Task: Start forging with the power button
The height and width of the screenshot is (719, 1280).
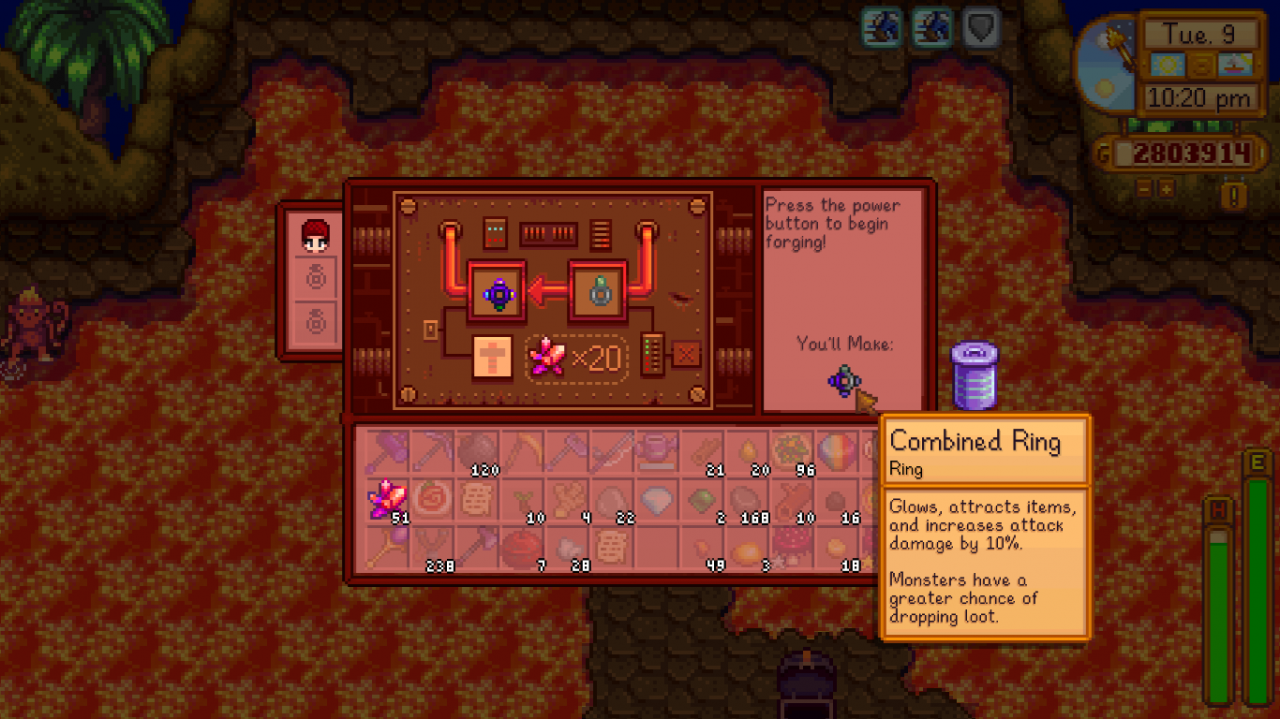Action: point(491,357)
